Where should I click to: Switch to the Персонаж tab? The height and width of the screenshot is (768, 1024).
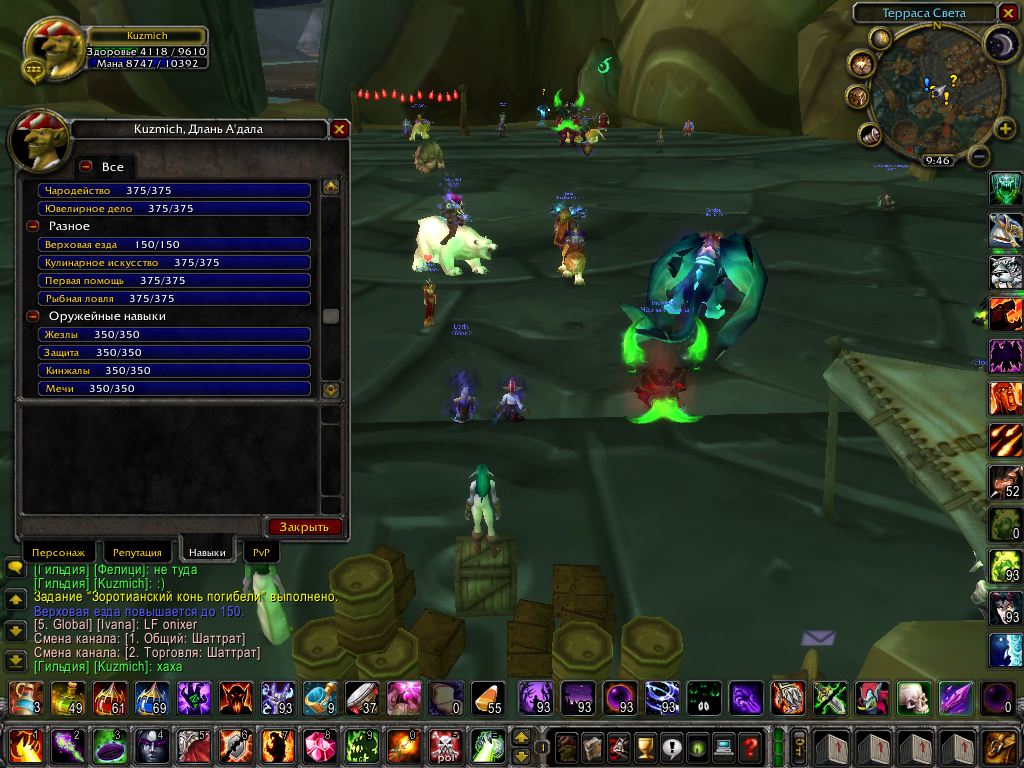coord(59,552)
